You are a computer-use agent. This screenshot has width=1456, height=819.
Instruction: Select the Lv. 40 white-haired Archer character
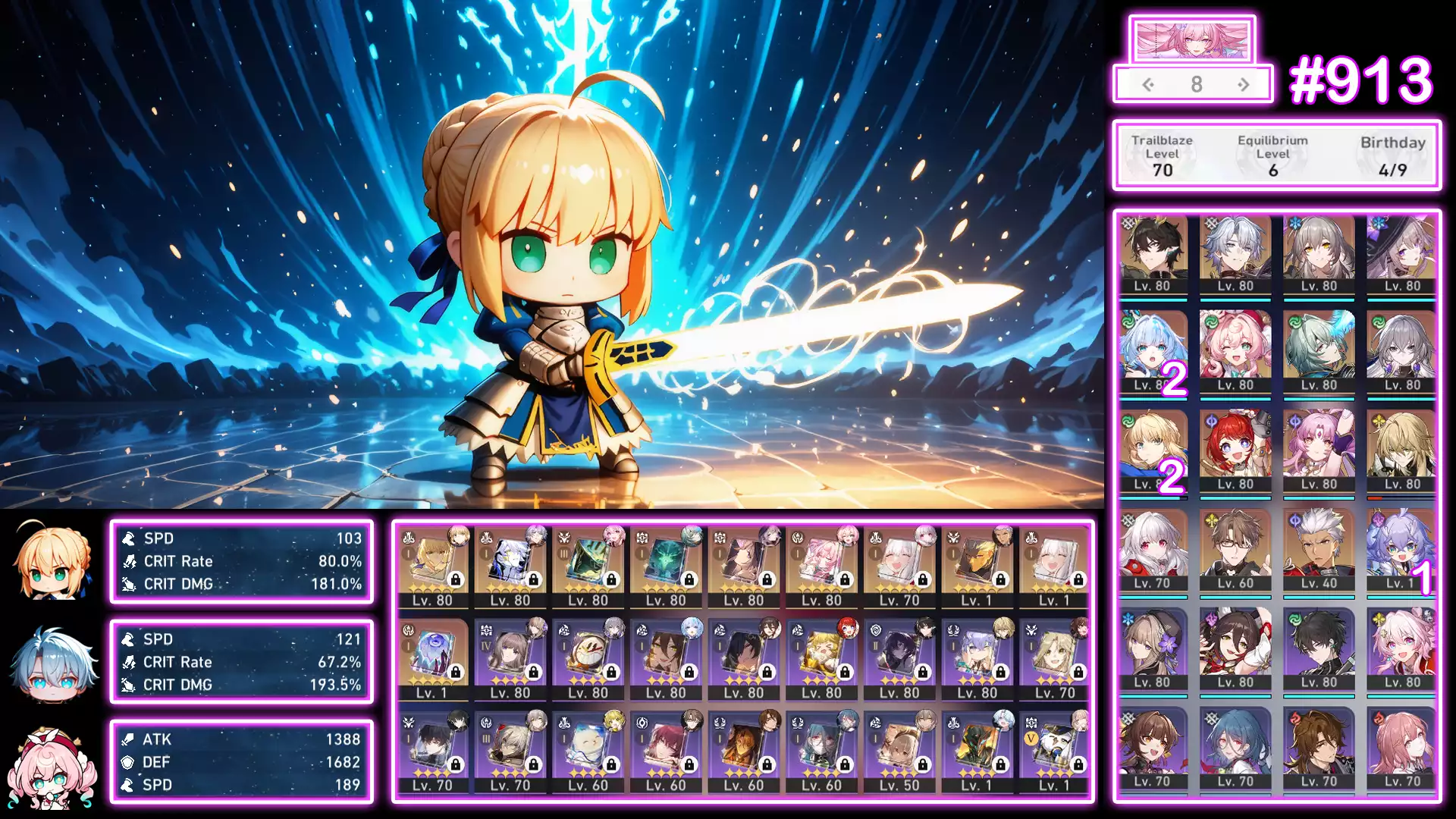[1319, 549]
